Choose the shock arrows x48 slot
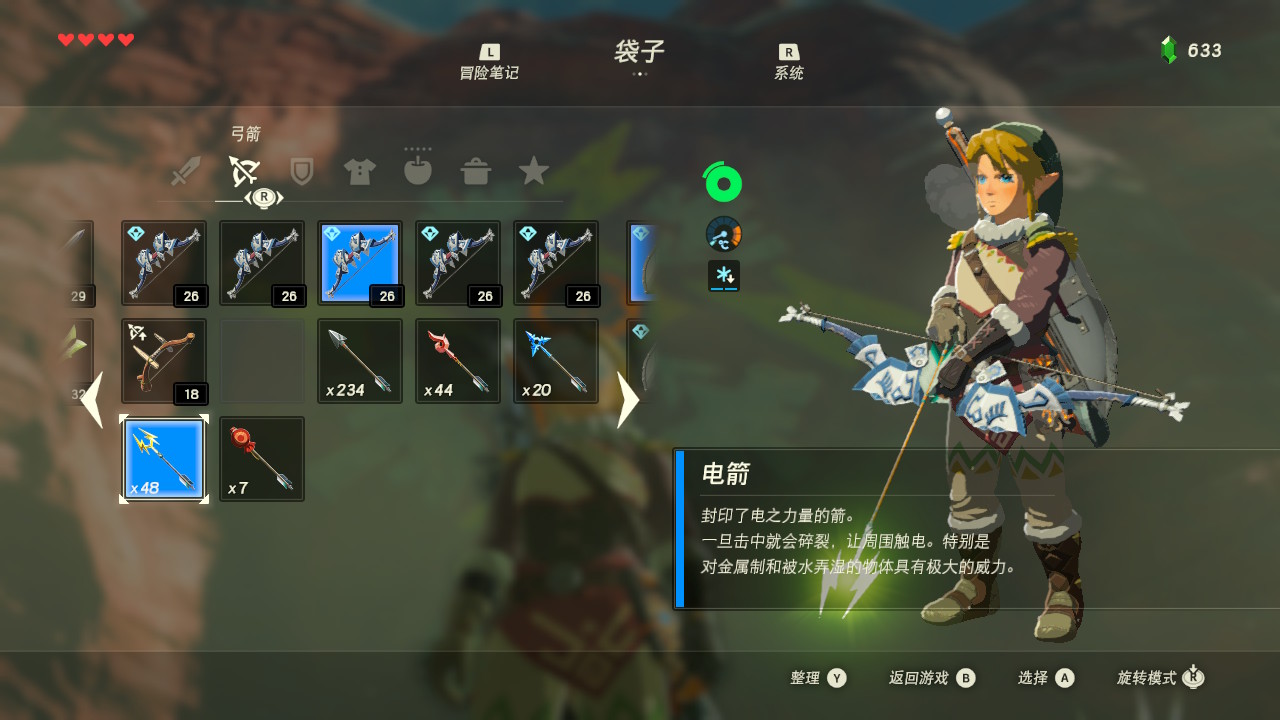 click(164, 459)
